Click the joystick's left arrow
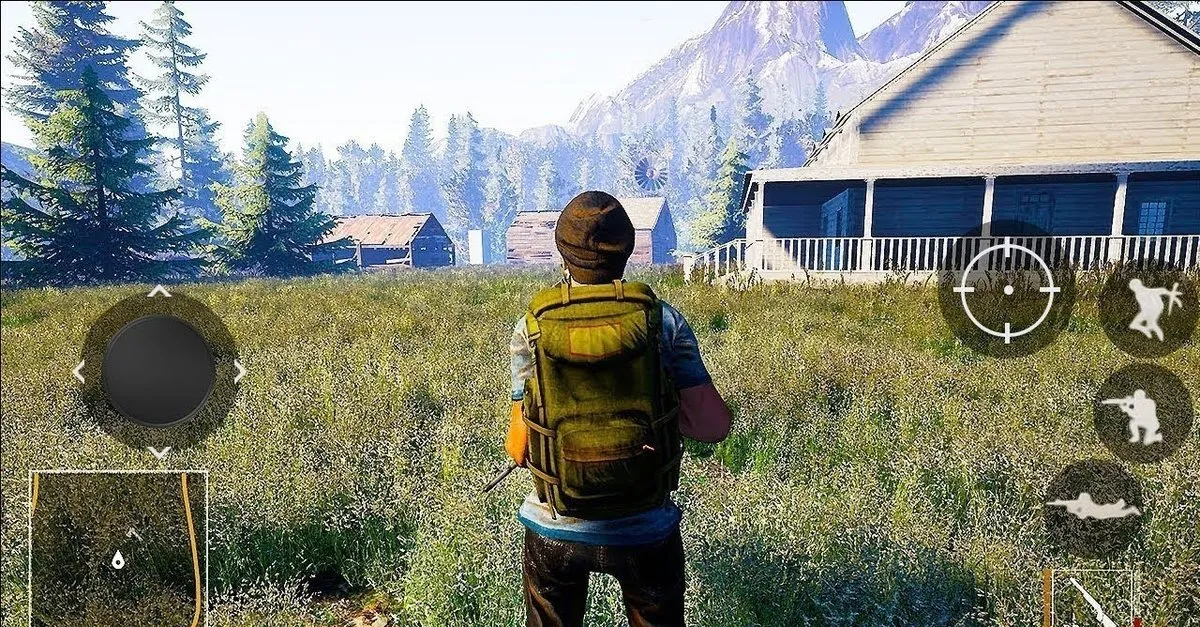Screen dimensions: 1200x627 point(79,372)
